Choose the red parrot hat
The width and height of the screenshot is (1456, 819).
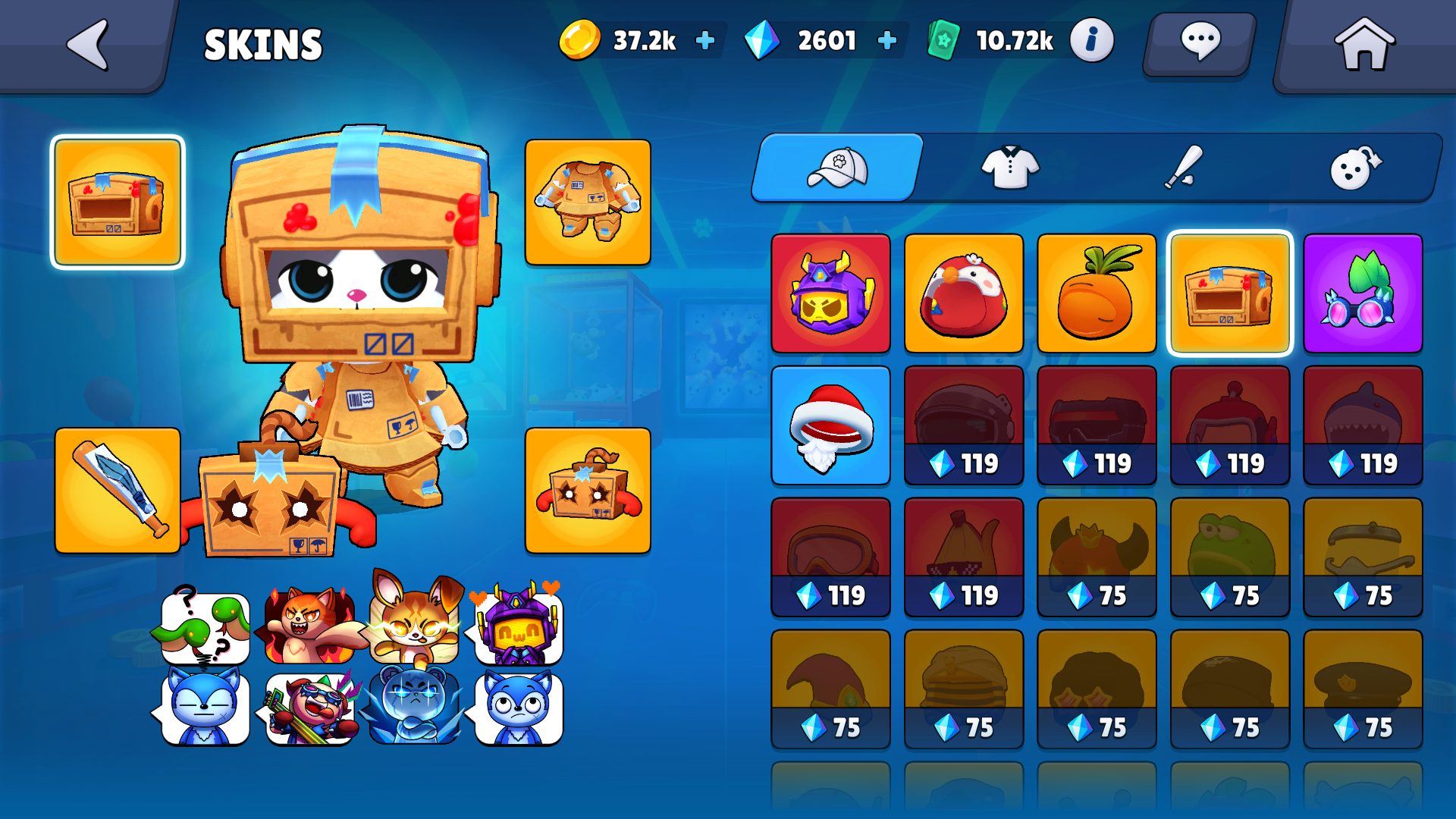[x=964, y=293]
